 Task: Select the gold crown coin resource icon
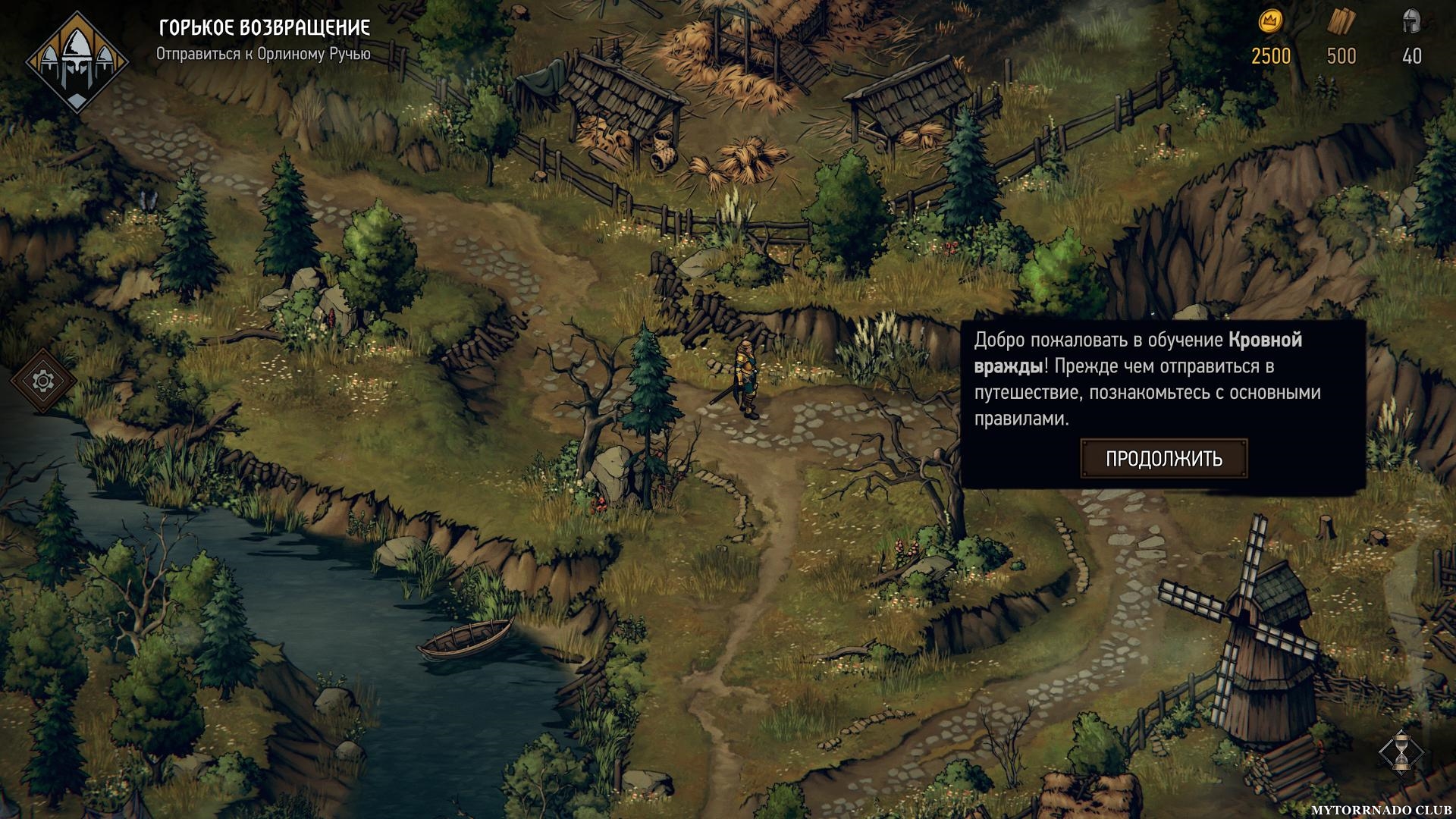pos(1270,22)
